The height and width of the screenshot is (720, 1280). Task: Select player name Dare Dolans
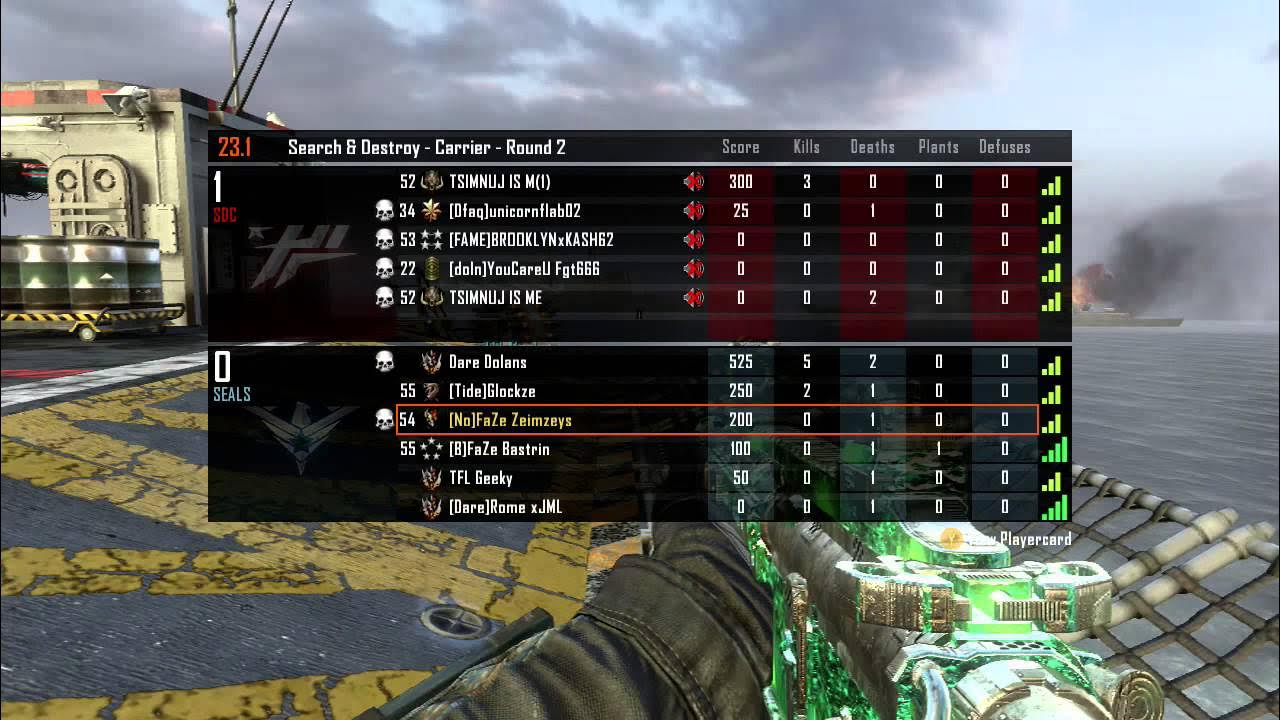[x=489, y=363]
